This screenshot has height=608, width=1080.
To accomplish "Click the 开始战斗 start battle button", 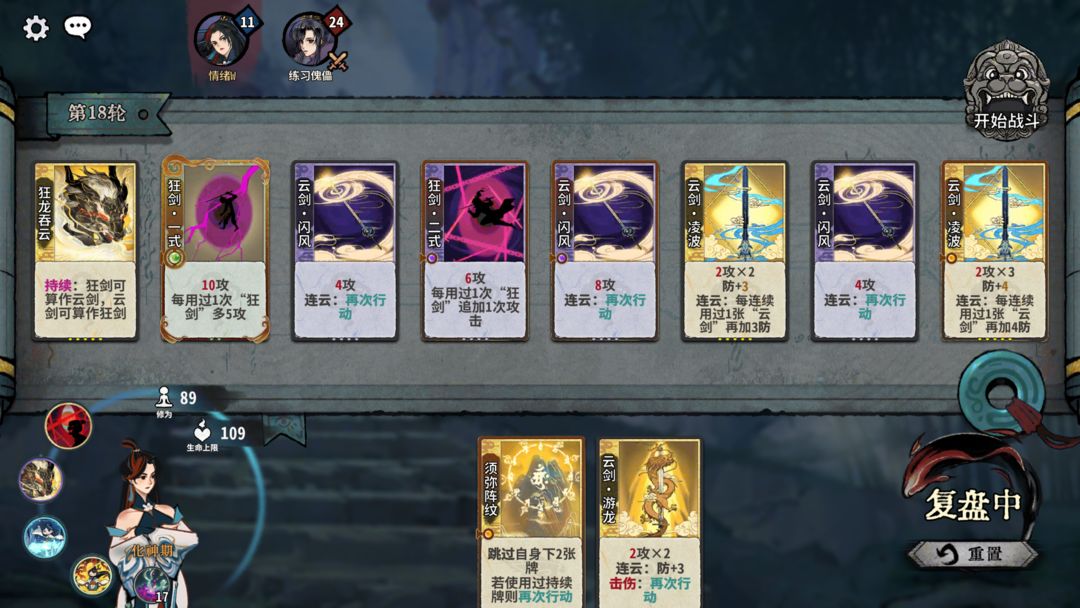I will [x=1006, y=92].
